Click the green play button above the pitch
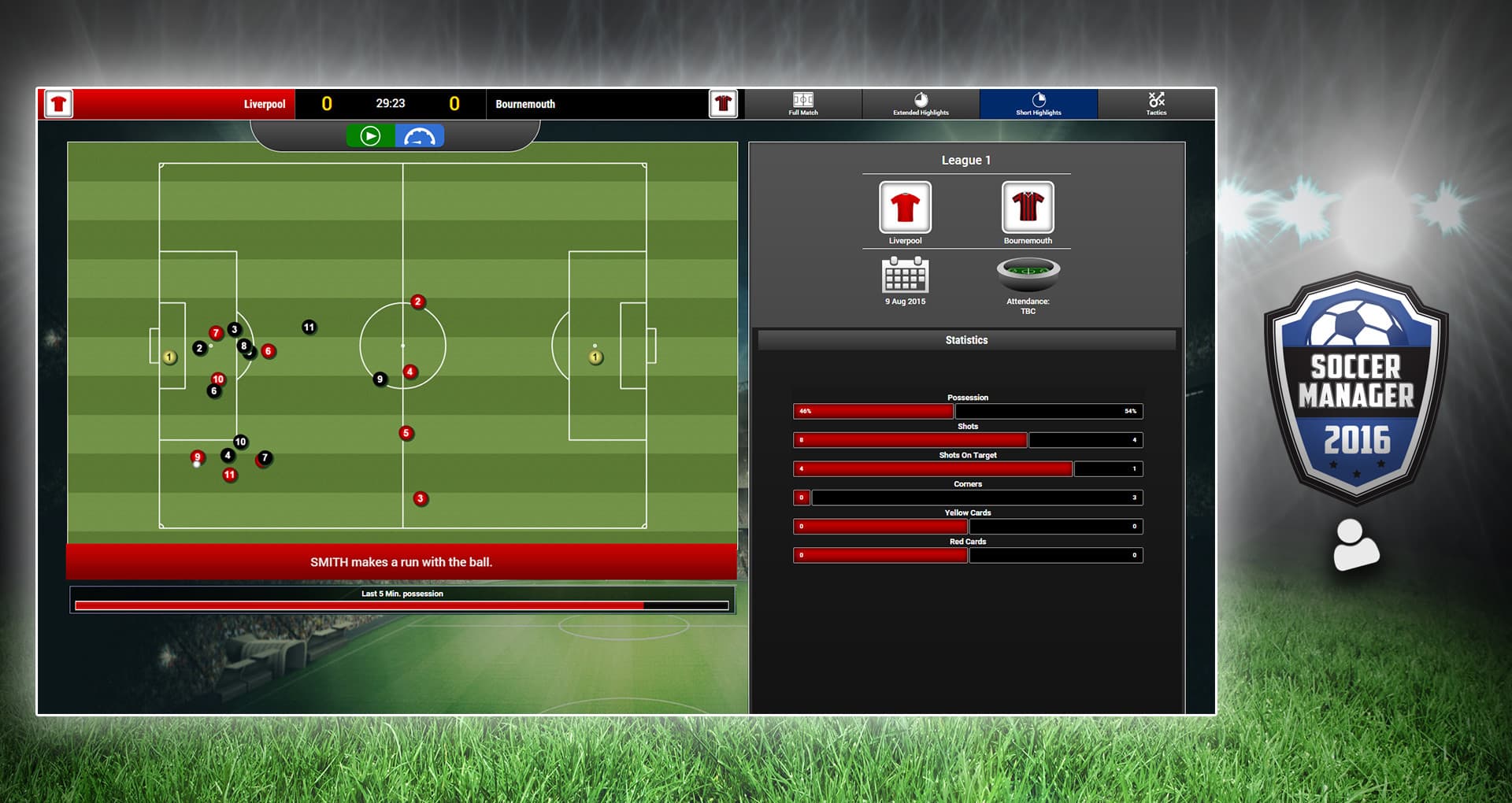Image resolution: width=1512 pixels, height=803 pixels. pos(369,135)
